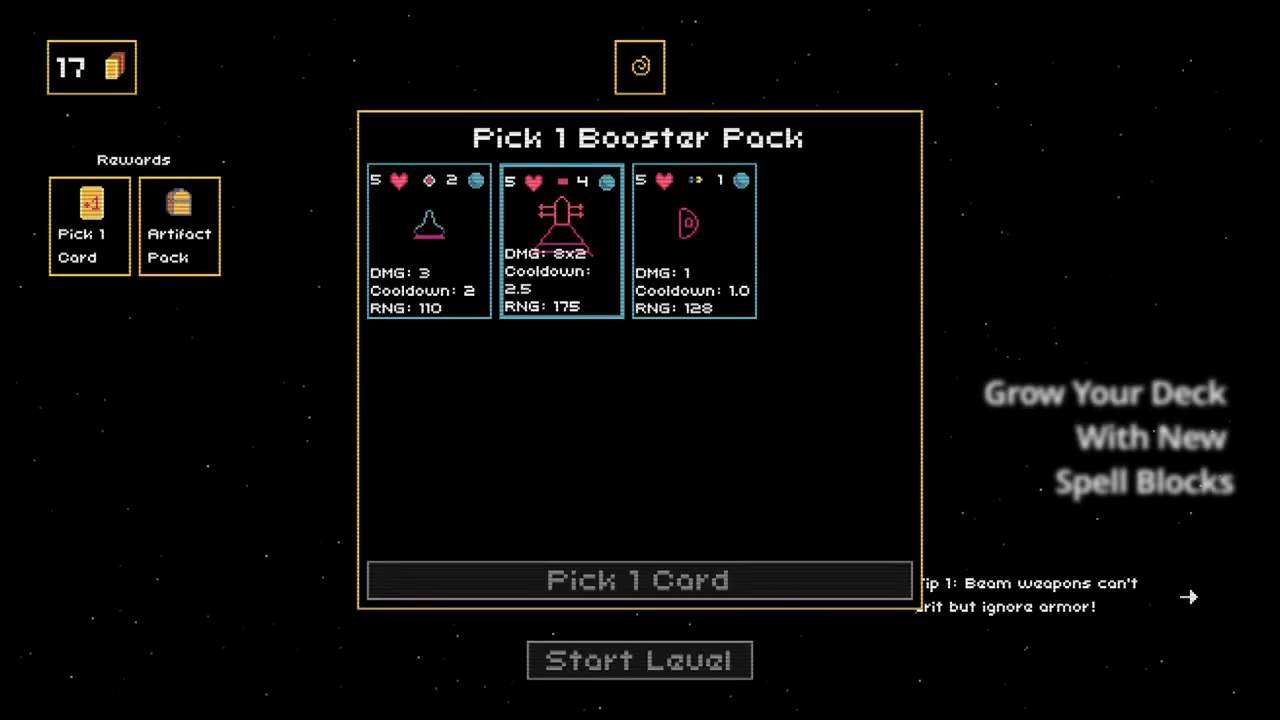Show the next tip with the arrow
The width and height of the screenshot is (1280, 720).
[x=1188, y=597]
